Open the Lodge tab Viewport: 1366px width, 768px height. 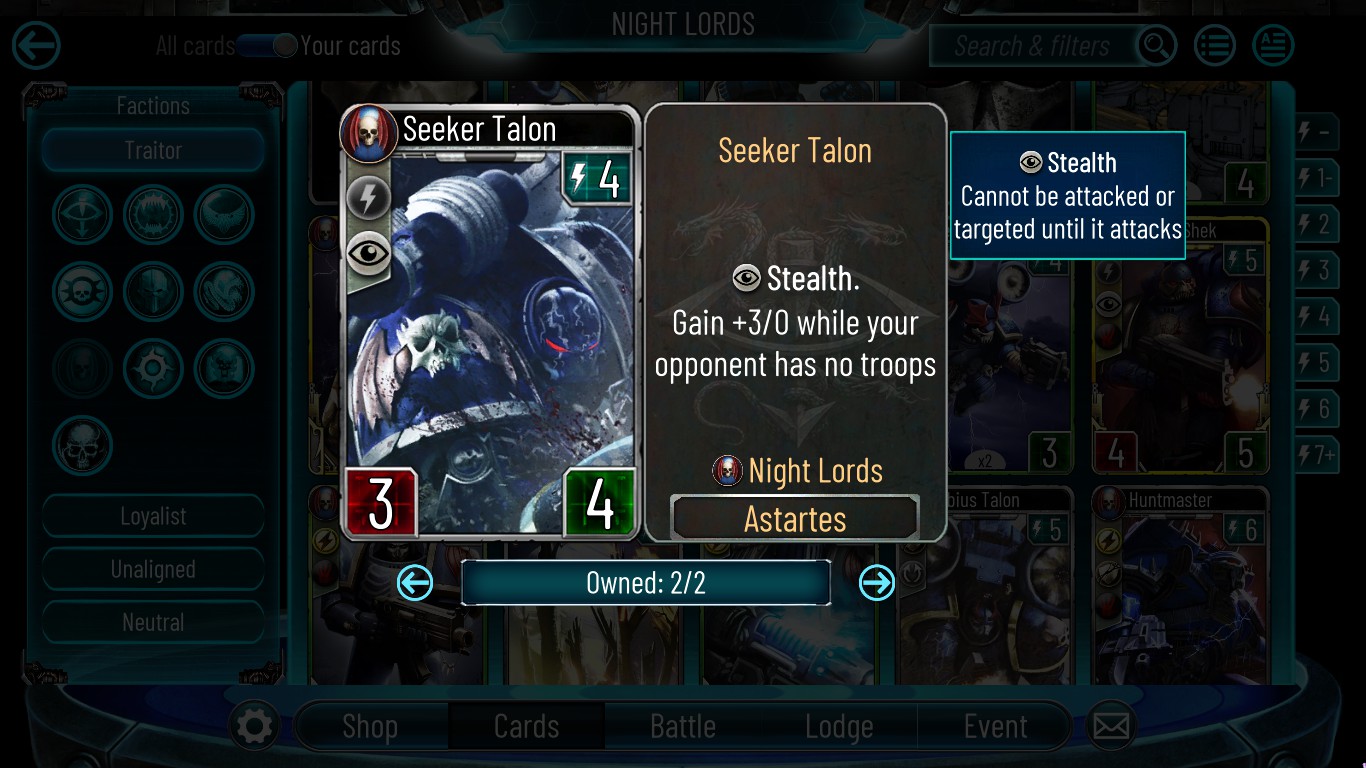coord(839,726)
